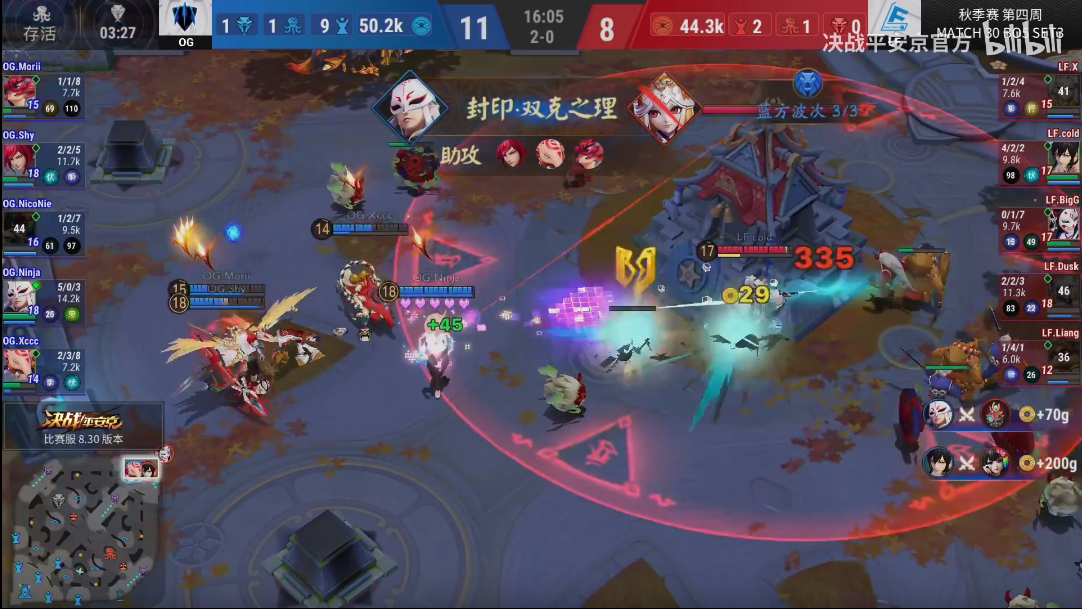Viewport: 1082px width, 609px height.
Task: Select OG.NicoNie's player portrait
Action: (x=18, y=228)
